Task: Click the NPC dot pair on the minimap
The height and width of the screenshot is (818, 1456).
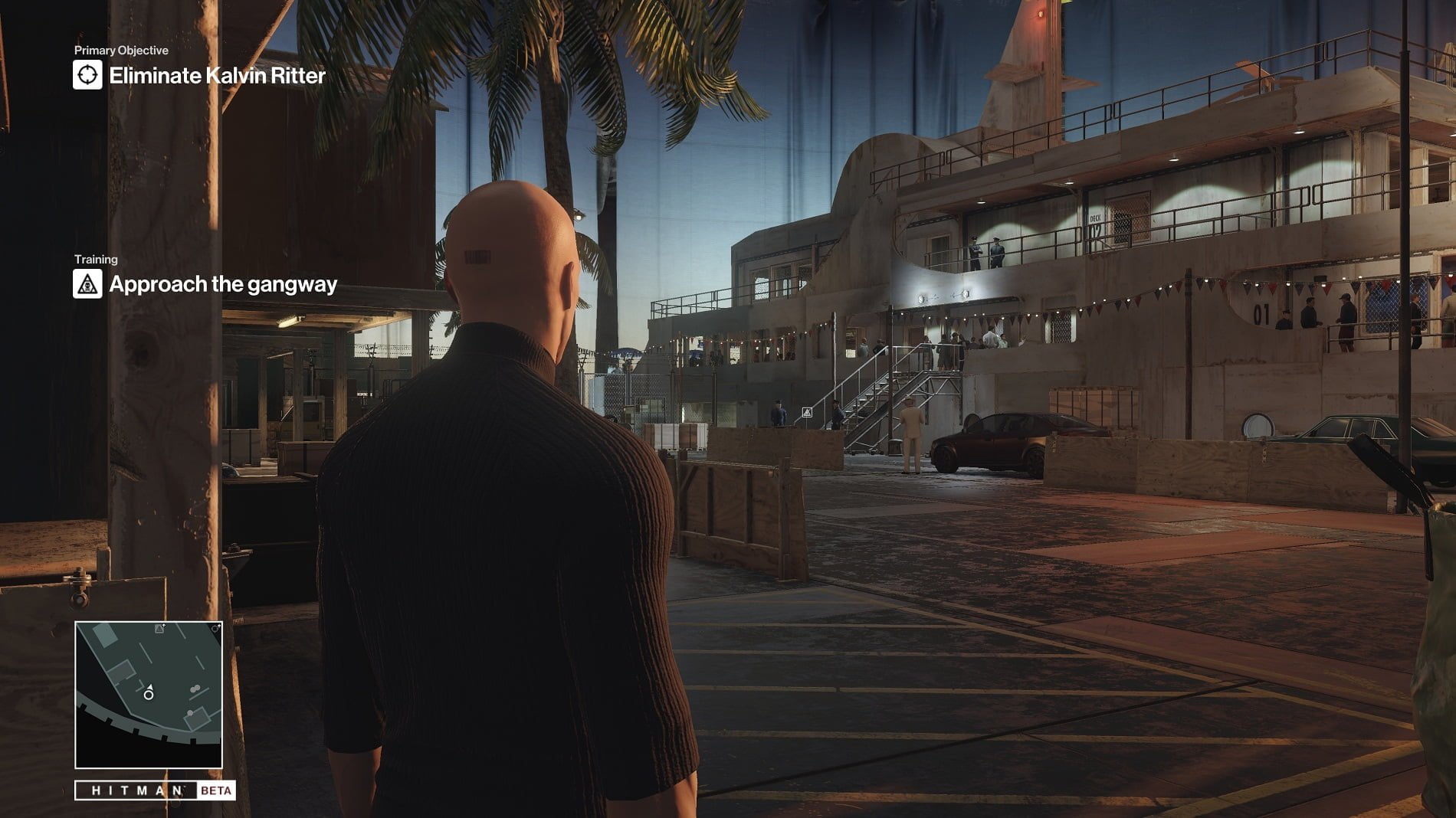Action: [x=195, y=689]
